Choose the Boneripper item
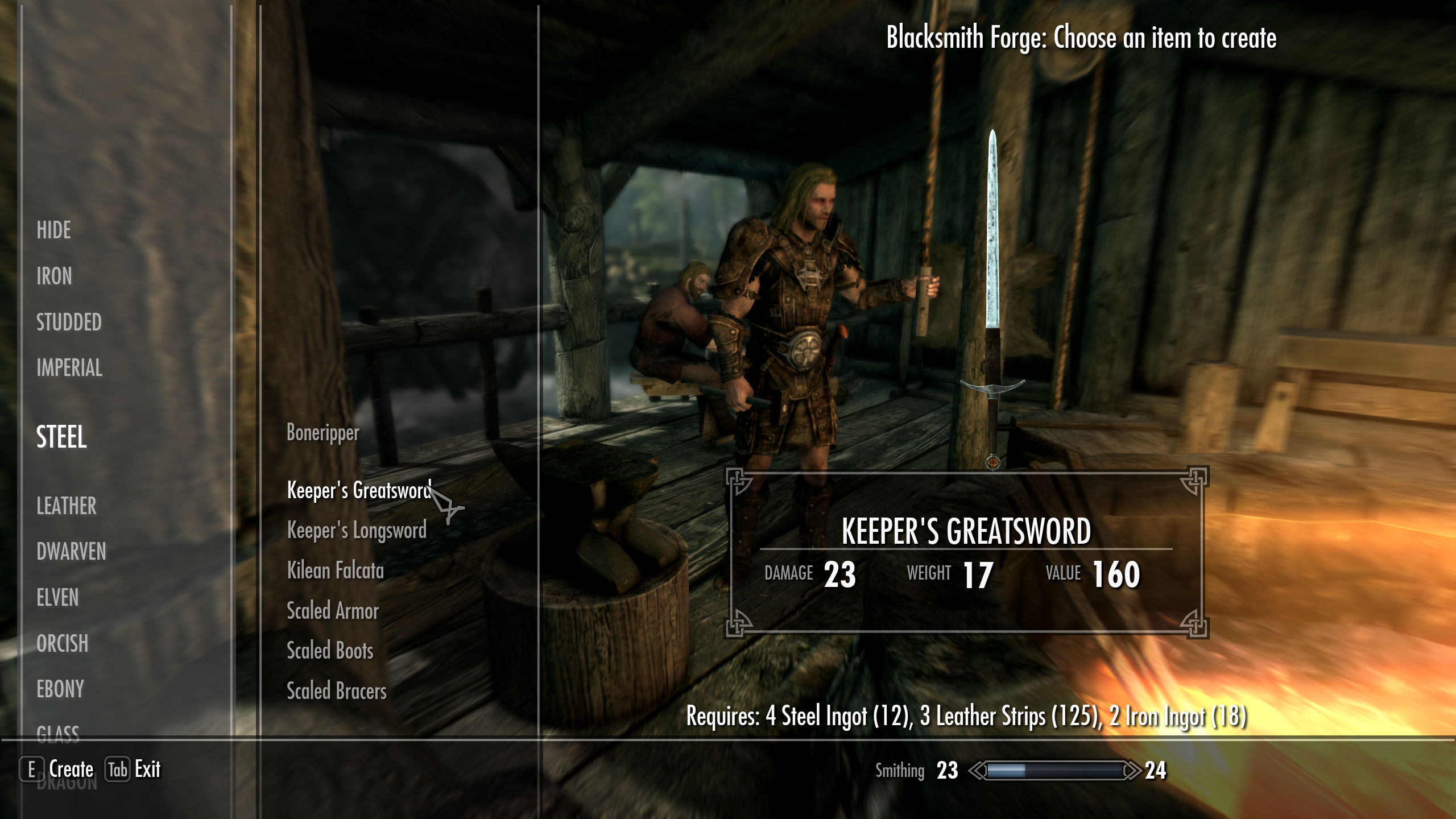The image size is (1456, 819). pyautogui.click(x=322, y=433)
